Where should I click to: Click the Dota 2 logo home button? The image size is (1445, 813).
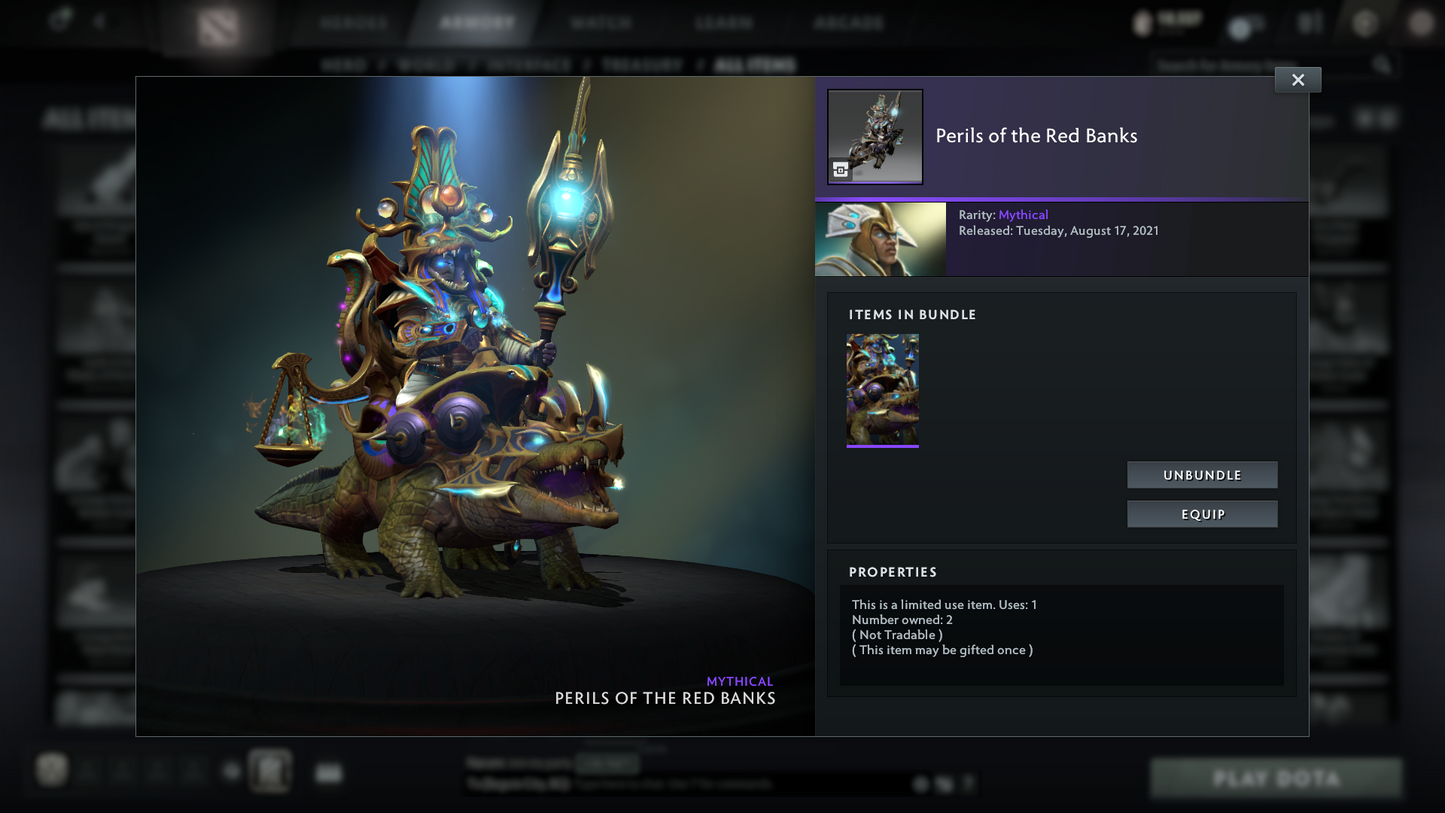click(218, 26)
